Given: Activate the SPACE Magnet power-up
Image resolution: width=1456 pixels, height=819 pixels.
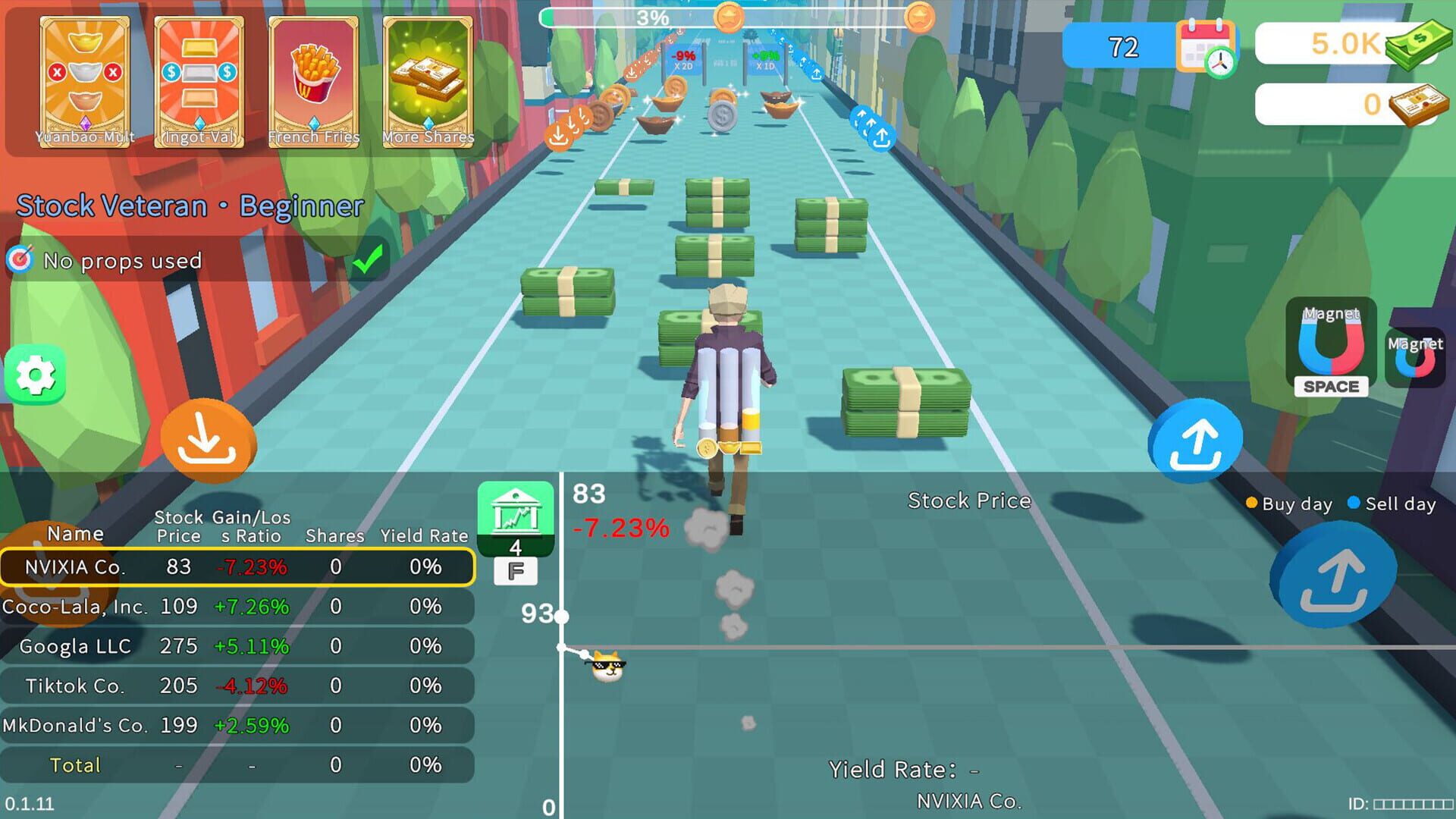Looking at the screenshot, I should point(1332,350).
